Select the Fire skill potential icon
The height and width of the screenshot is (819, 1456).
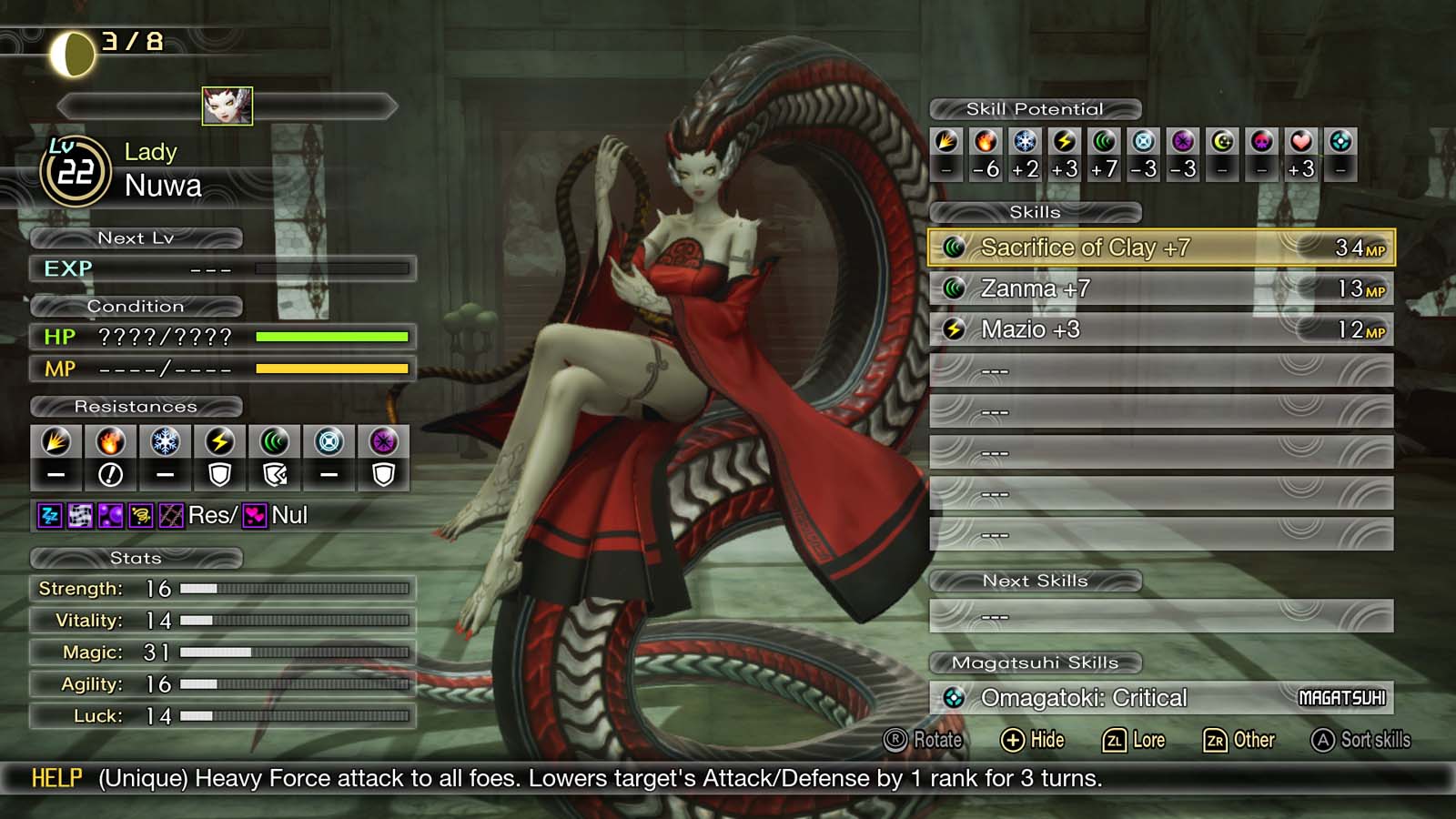pos(985,141)
